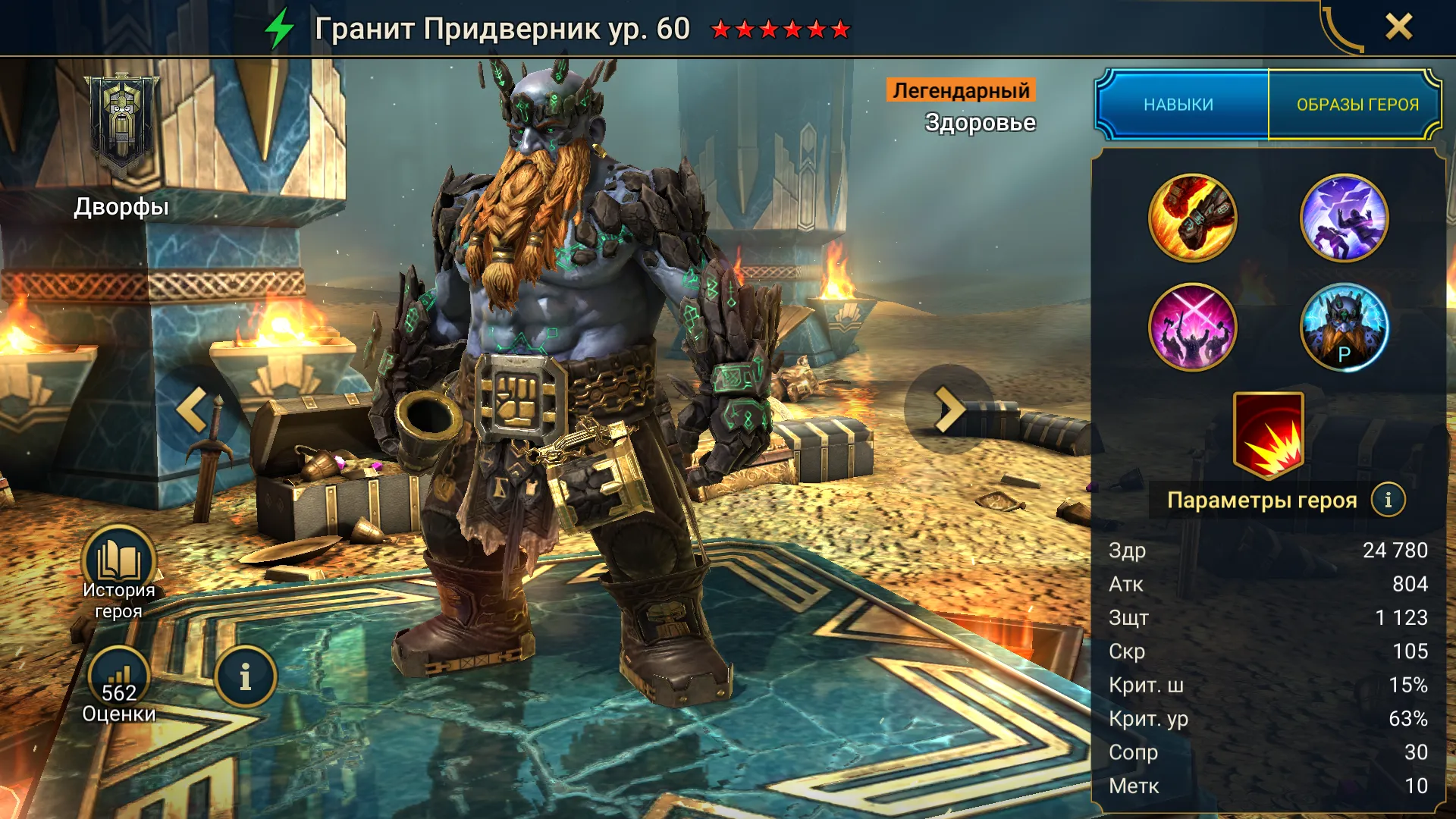Close the hero preview screen
The width and height of the screenshot is (1456, 819).
point(1398,27)
